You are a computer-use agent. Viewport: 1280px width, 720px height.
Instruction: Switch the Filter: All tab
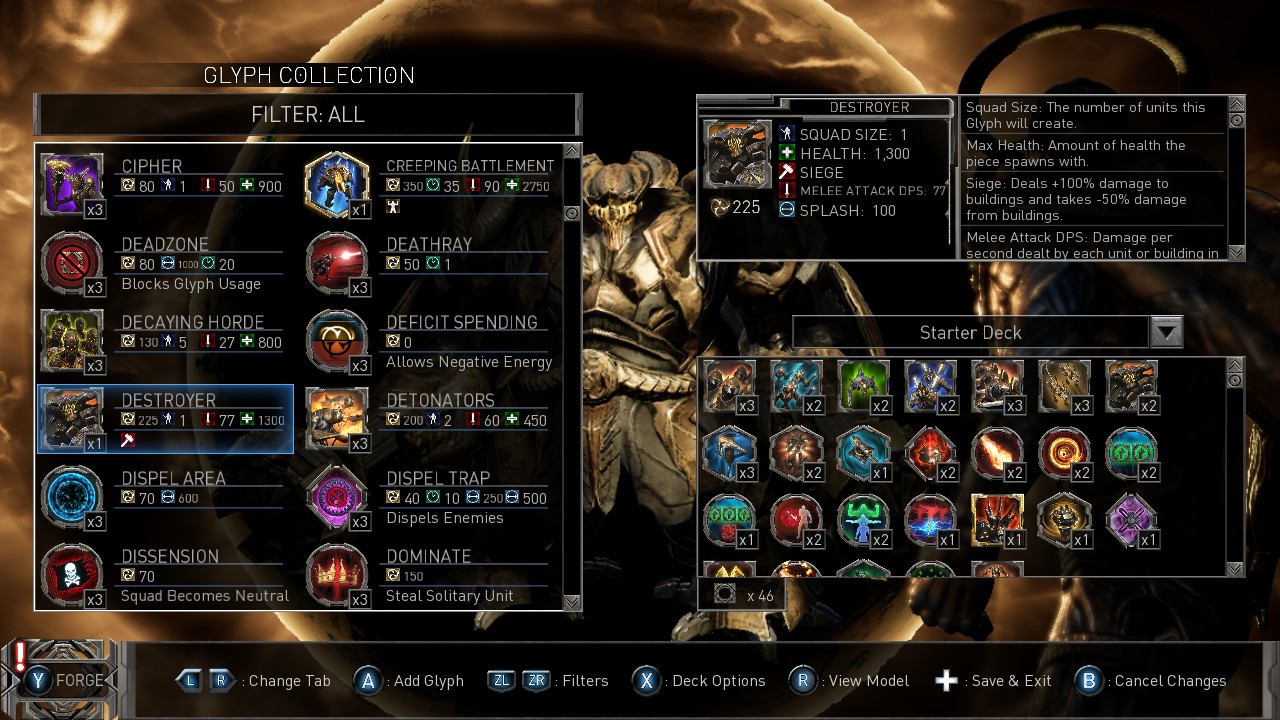pyautogui.click(x=307, y=115)
